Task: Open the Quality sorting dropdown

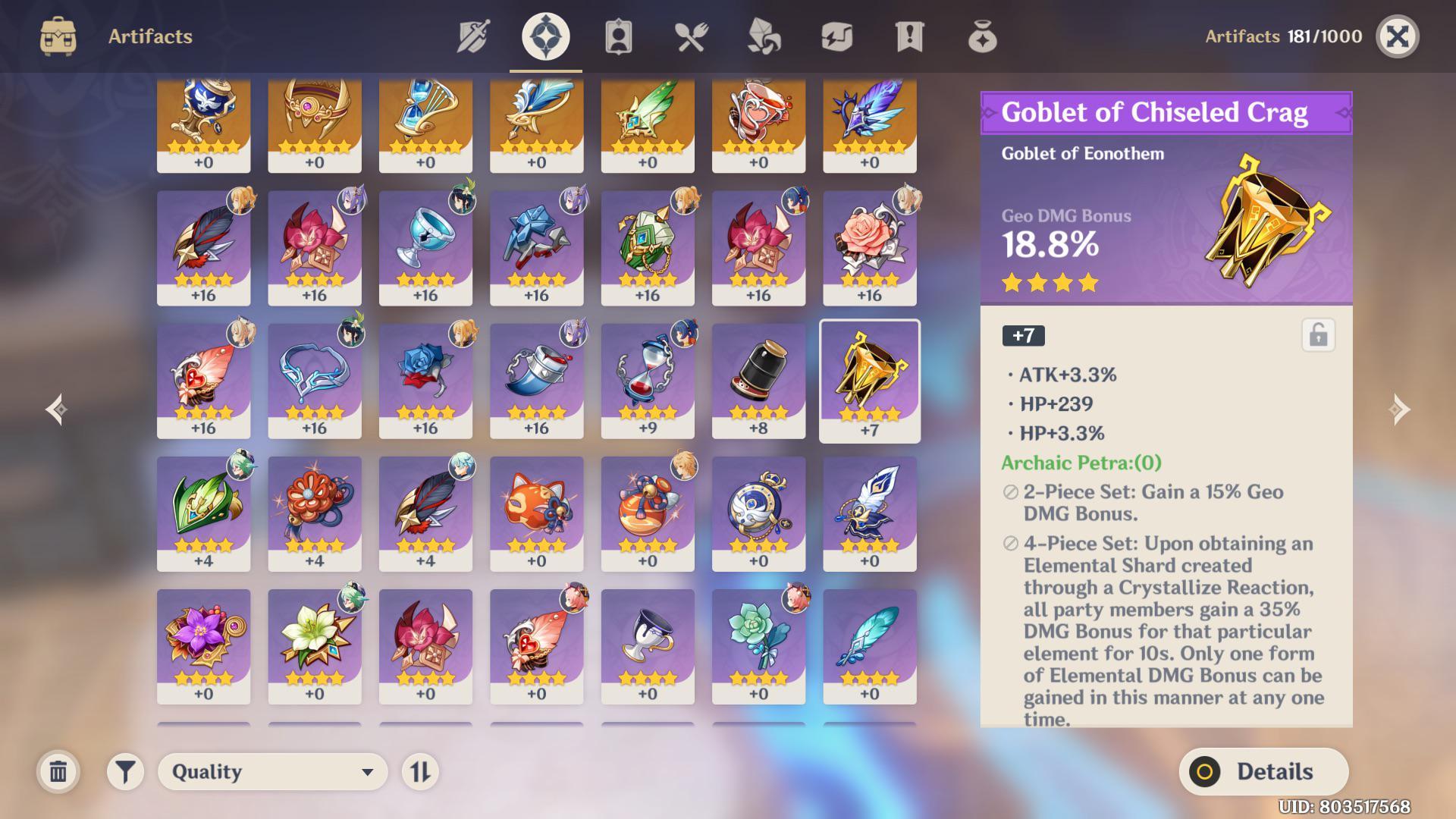Action: 271,771
